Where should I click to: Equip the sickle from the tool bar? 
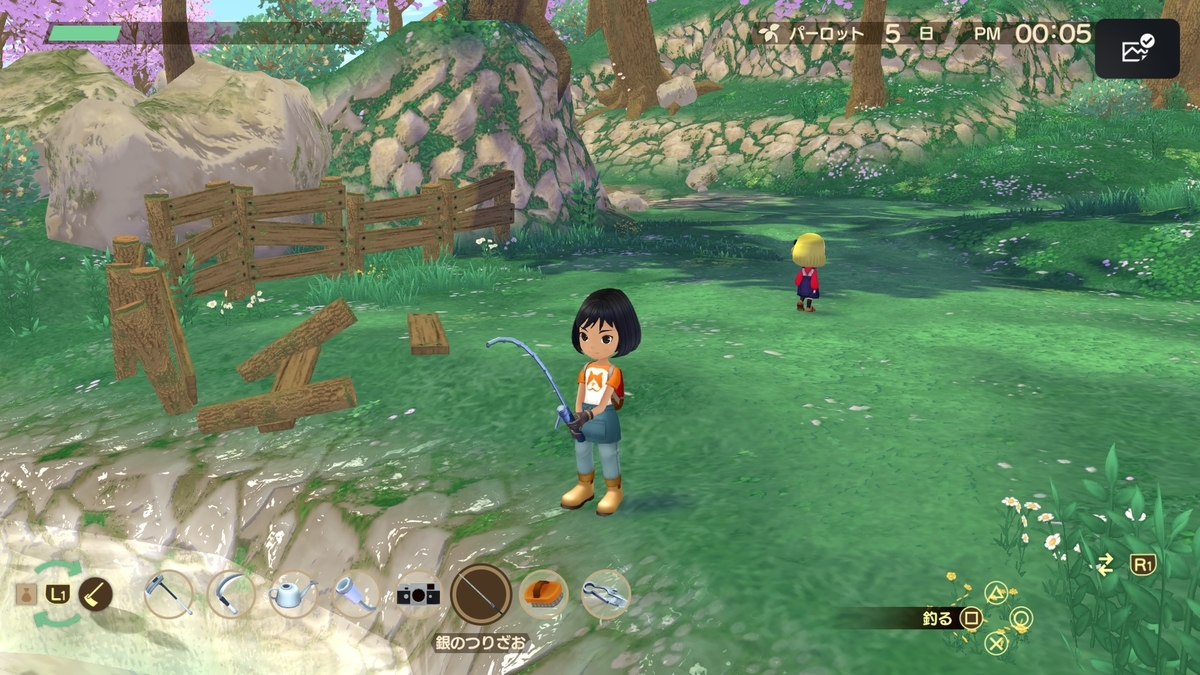click(230, 594)
